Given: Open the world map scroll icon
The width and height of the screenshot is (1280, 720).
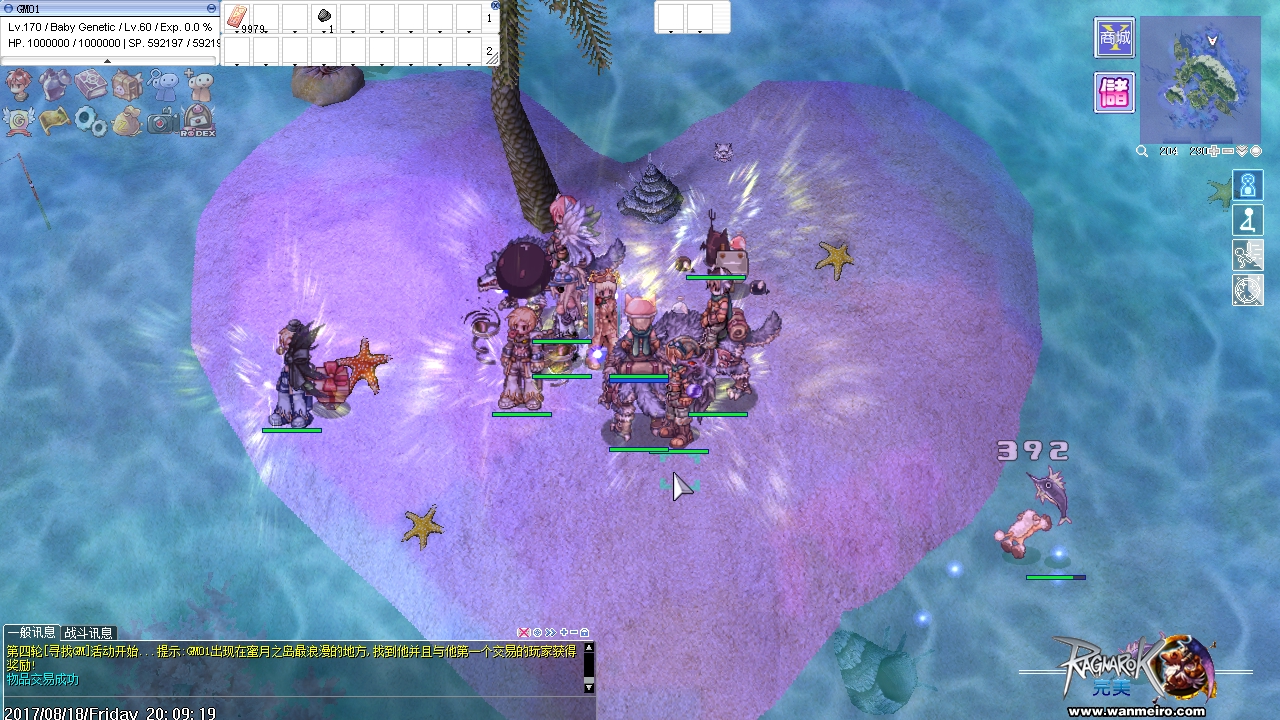Looking at the screenshot, I should pos(54,121).
